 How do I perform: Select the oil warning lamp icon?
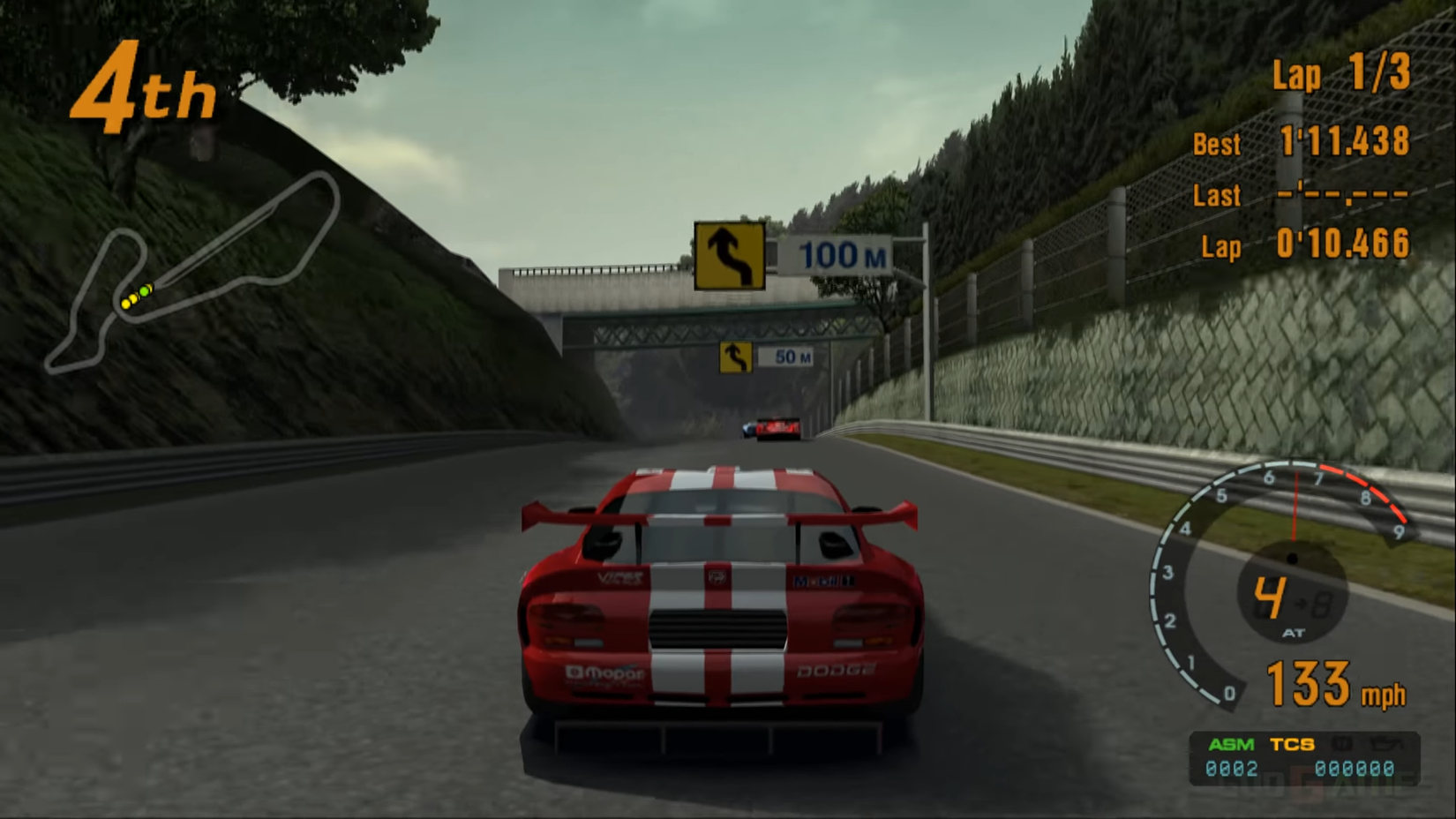(x=1385, y=744)
